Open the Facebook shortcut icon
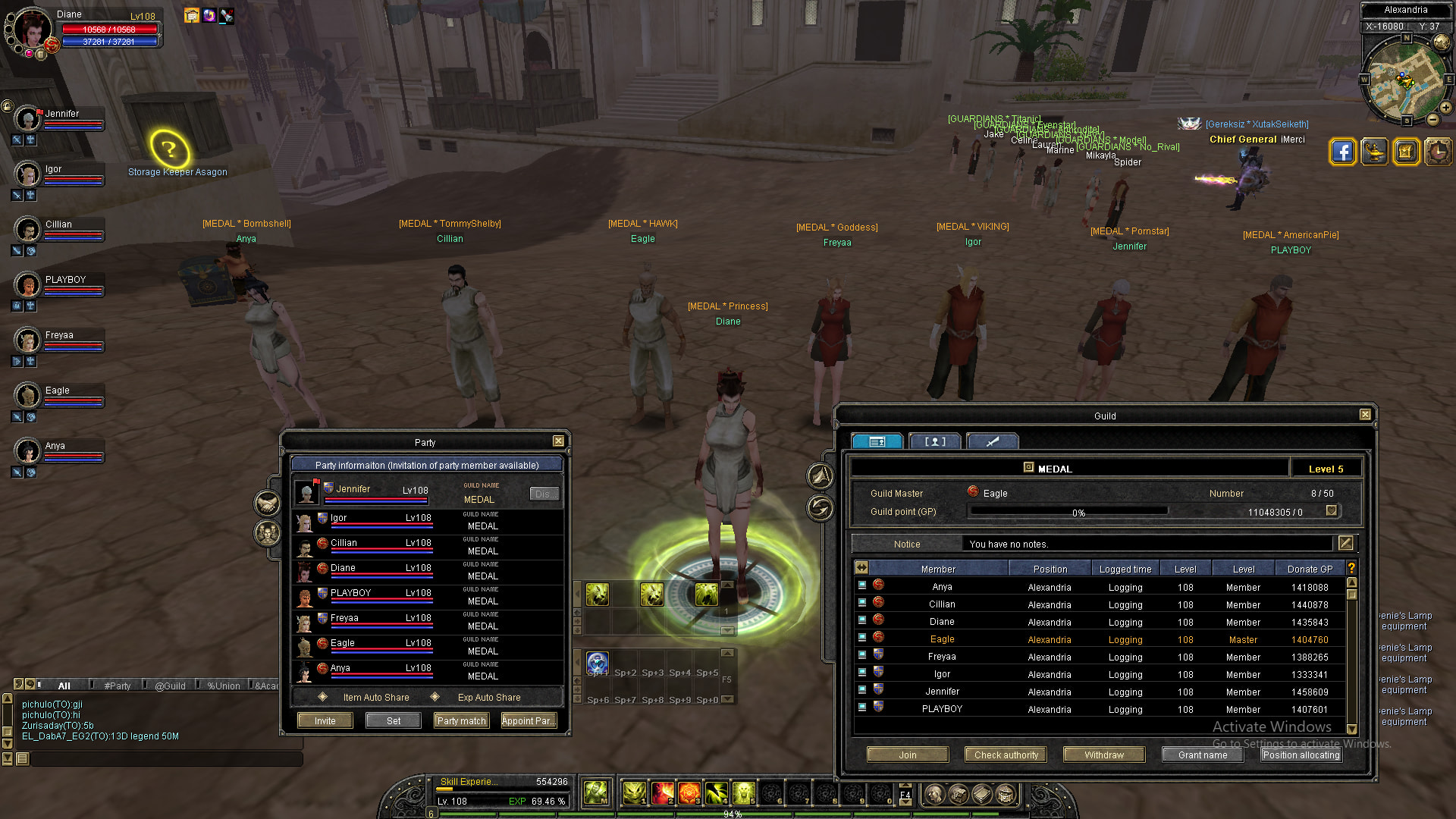 click(x=1342, y=152)
